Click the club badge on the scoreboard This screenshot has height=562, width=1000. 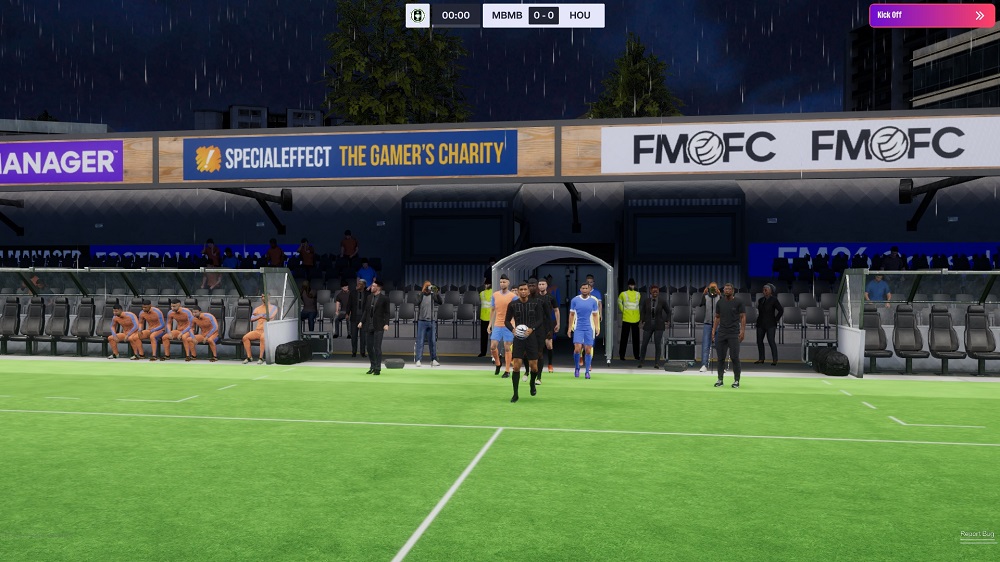417,15
